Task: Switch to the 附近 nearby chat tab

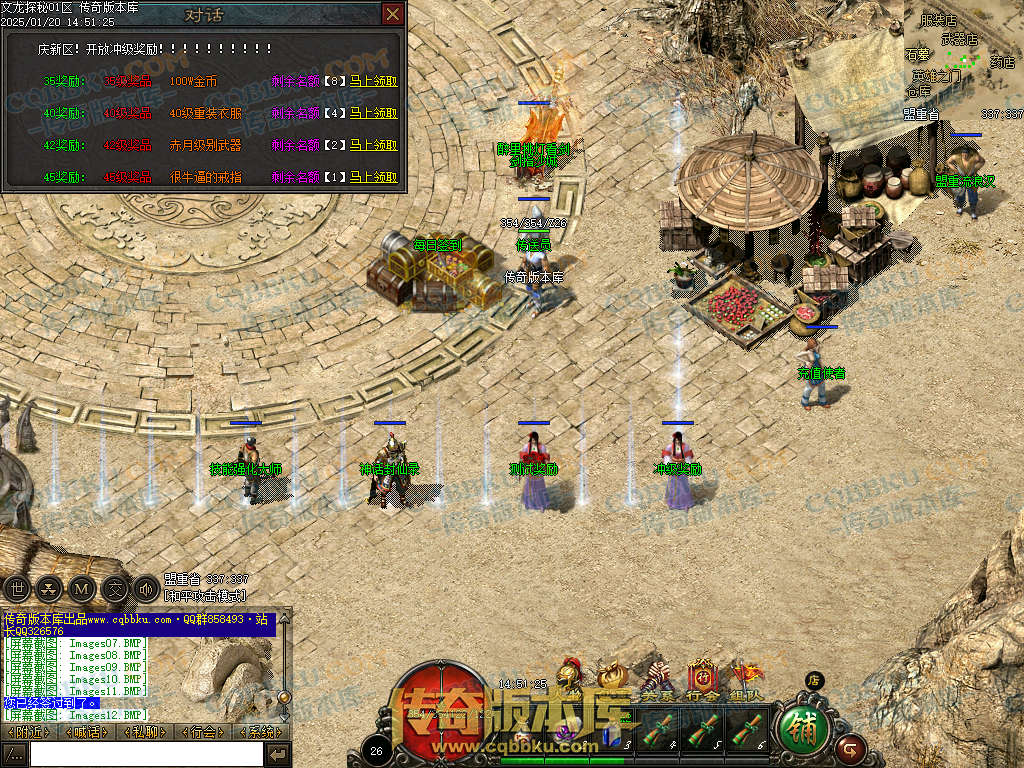Action: [x=28, y=732]
